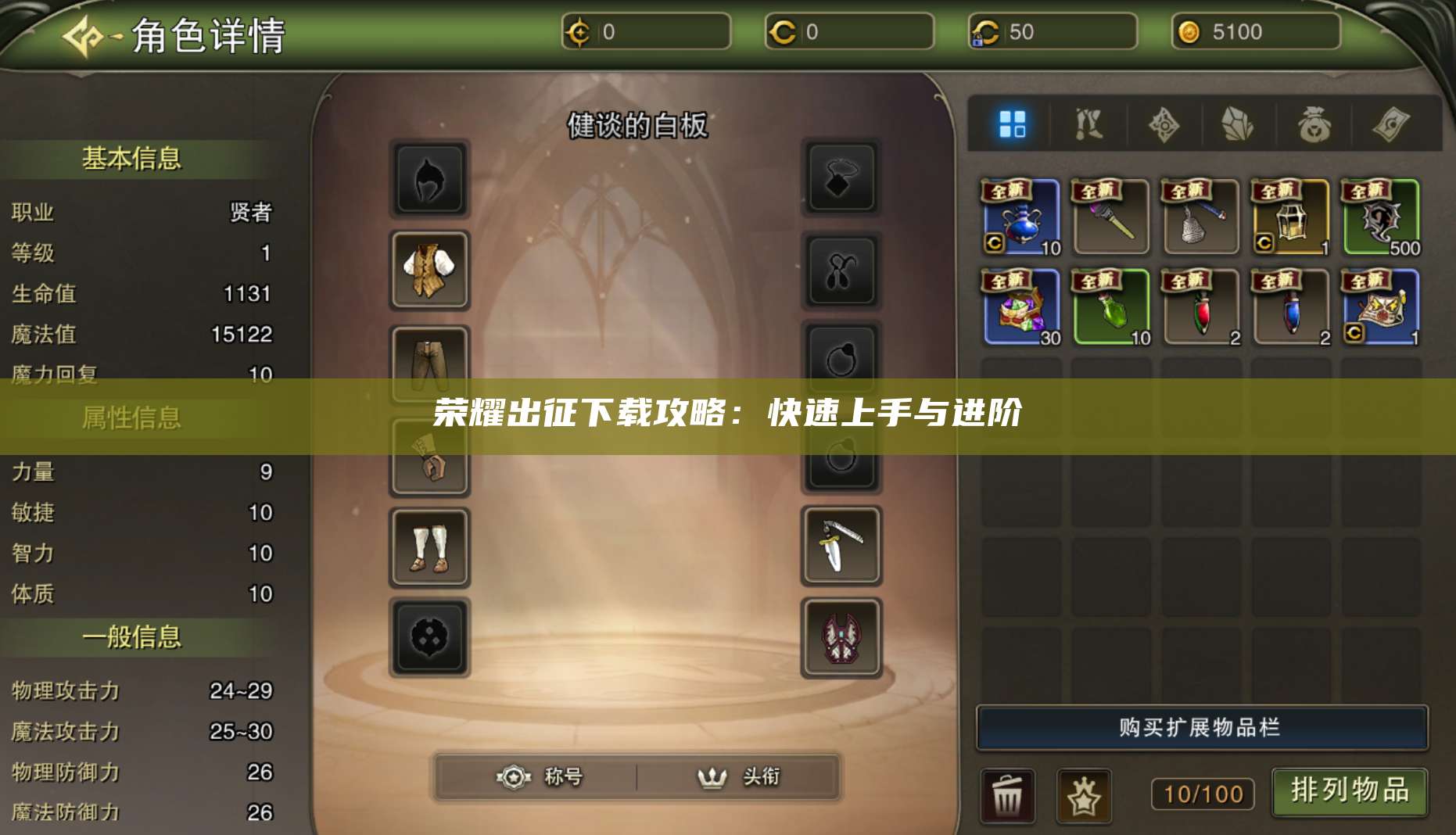Click the gold coin currency display showing 5100
This screenshot has width=1456, height=835.
click(x=1256, y=33)
